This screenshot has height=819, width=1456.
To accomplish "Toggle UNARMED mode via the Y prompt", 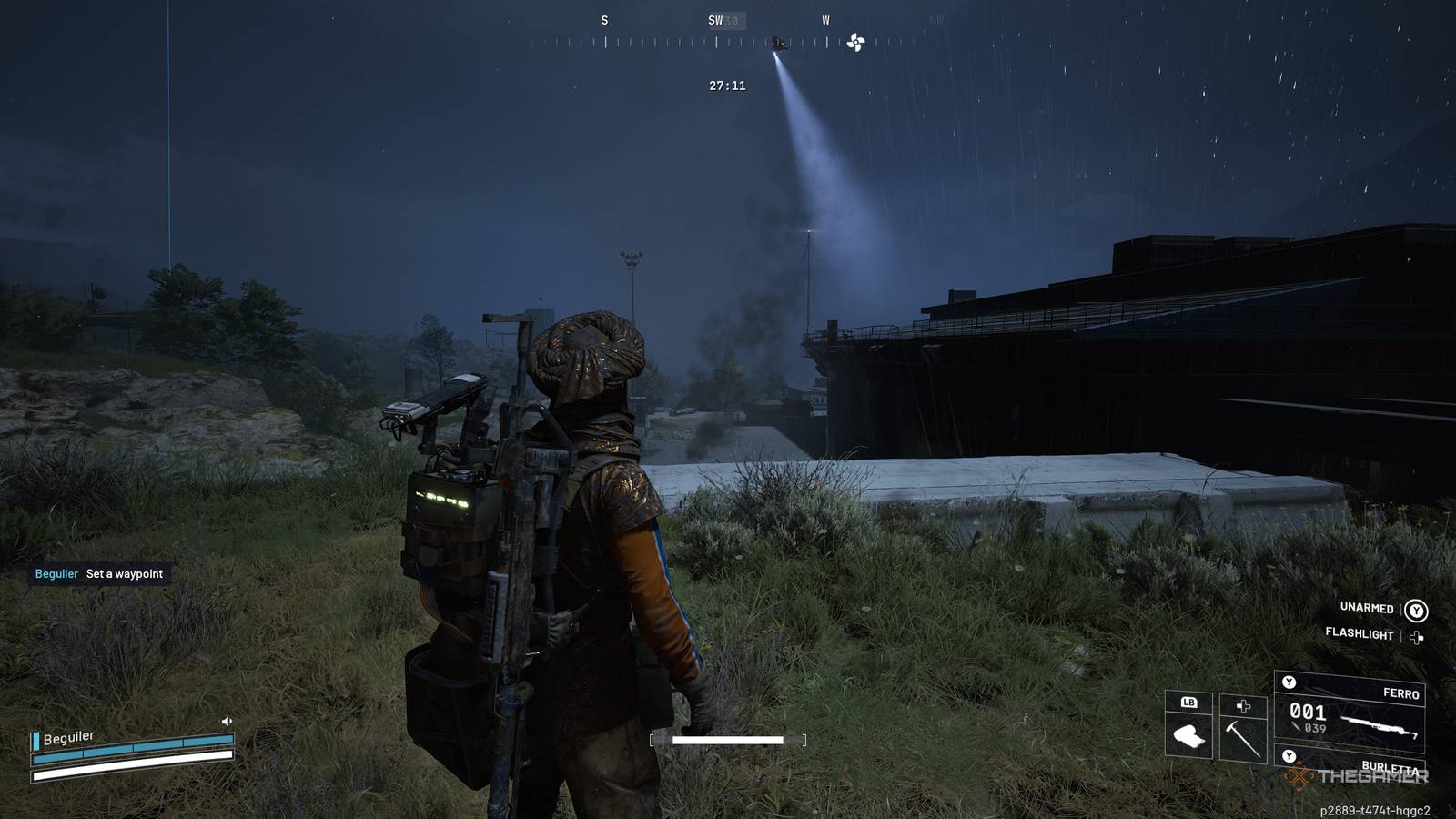I will click(x=1417, y=611).
